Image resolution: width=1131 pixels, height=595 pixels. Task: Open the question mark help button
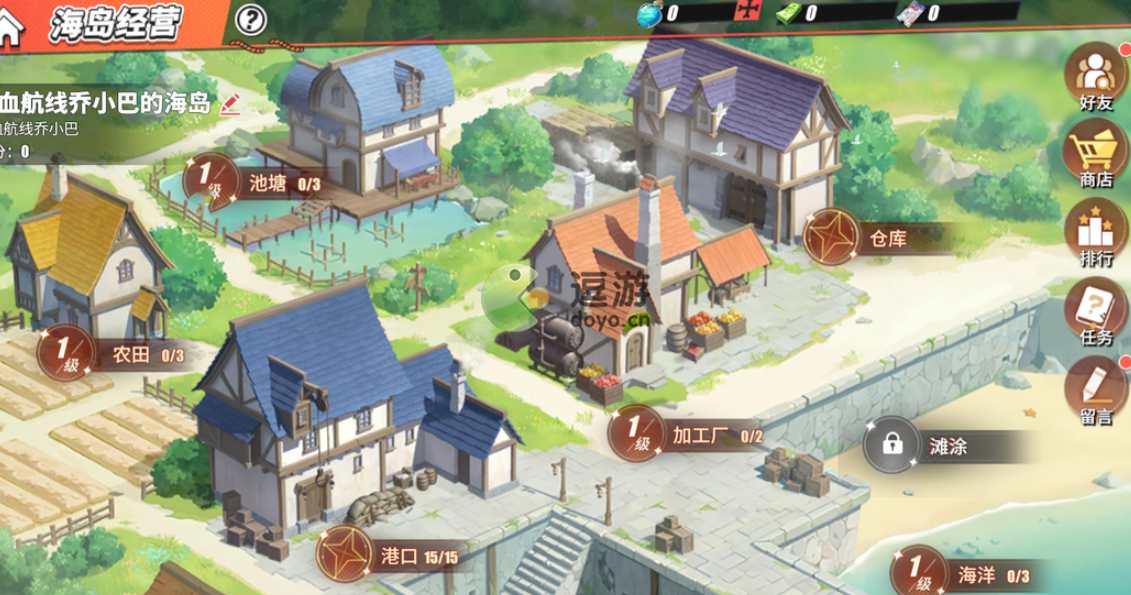(253, 19)
